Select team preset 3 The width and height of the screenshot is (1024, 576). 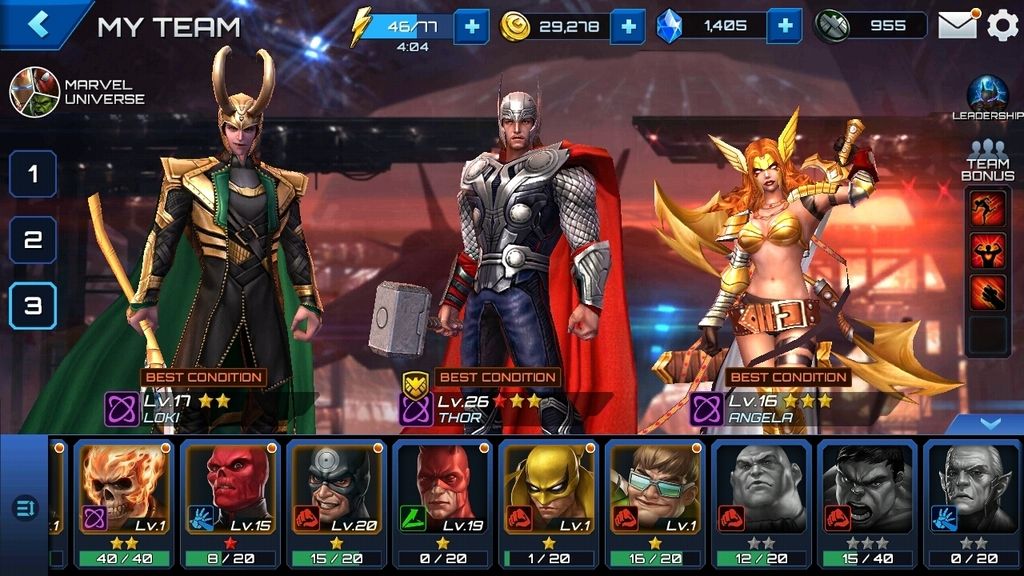pyautogui.click(x=33, y=306)
